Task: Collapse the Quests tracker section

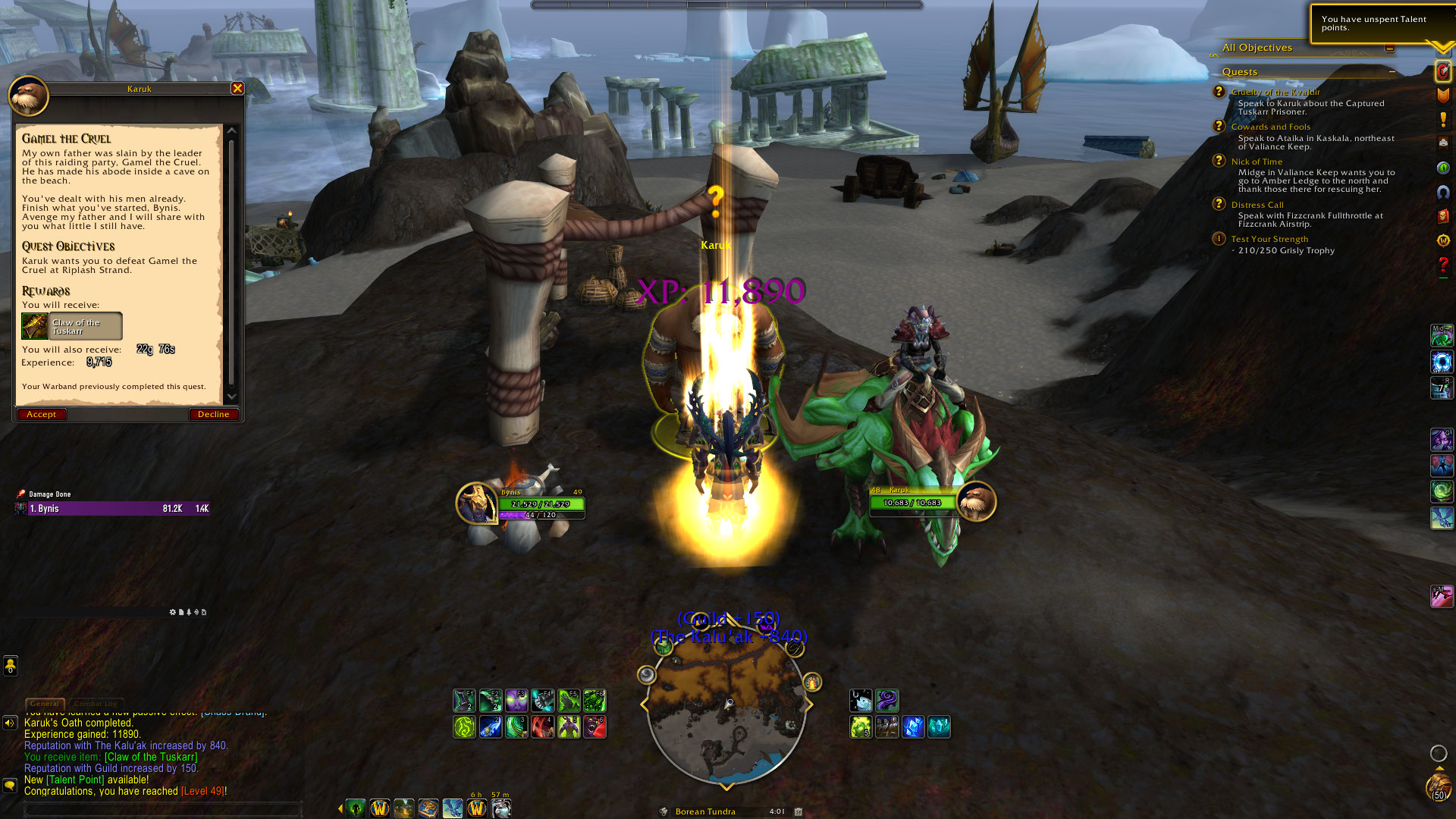Action: 1392,71
